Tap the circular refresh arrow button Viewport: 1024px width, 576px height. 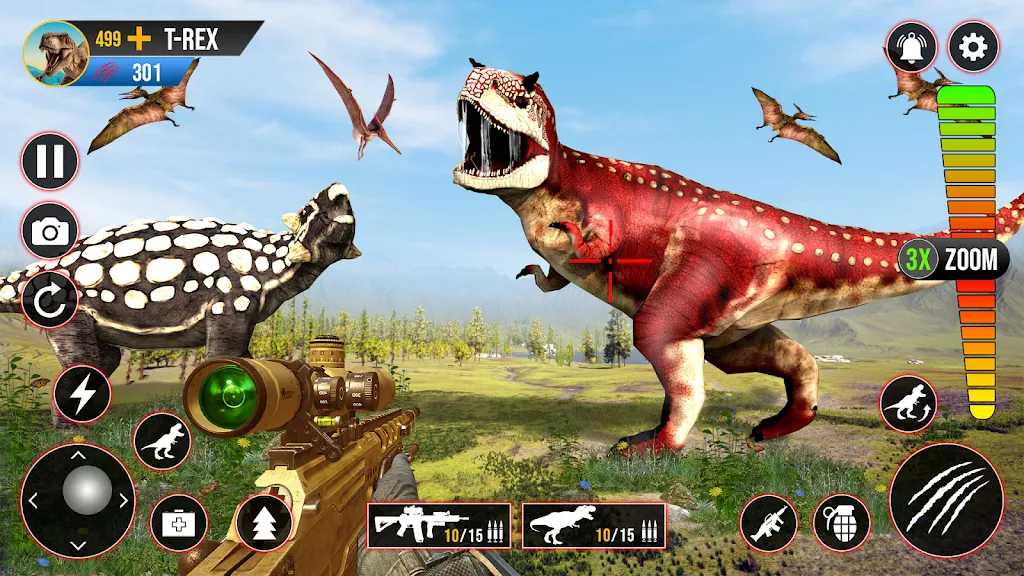pyautogui.click(x=50, y=301)
